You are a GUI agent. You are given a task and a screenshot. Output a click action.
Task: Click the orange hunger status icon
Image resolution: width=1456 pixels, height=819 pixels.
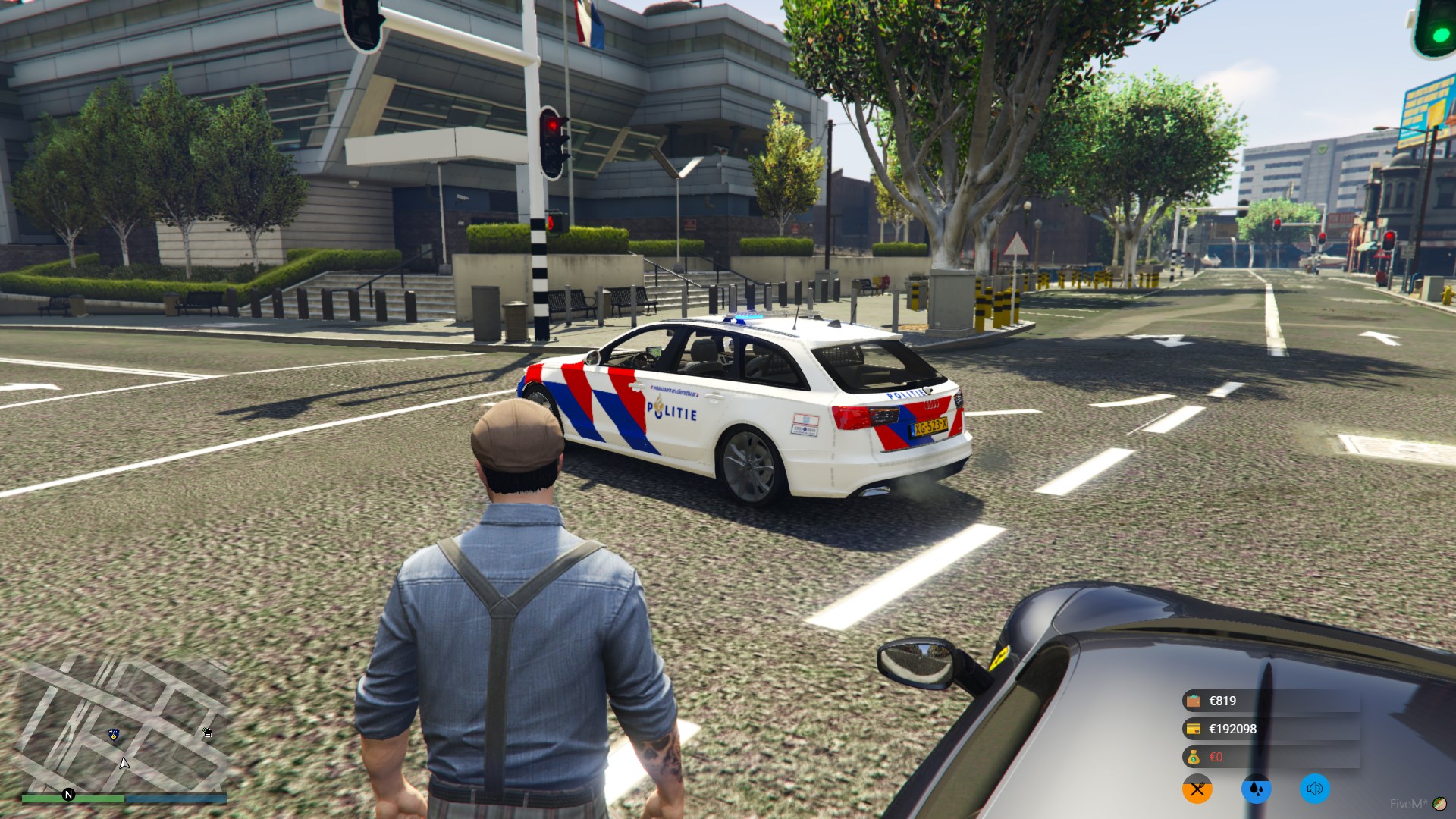point(1197,789)
